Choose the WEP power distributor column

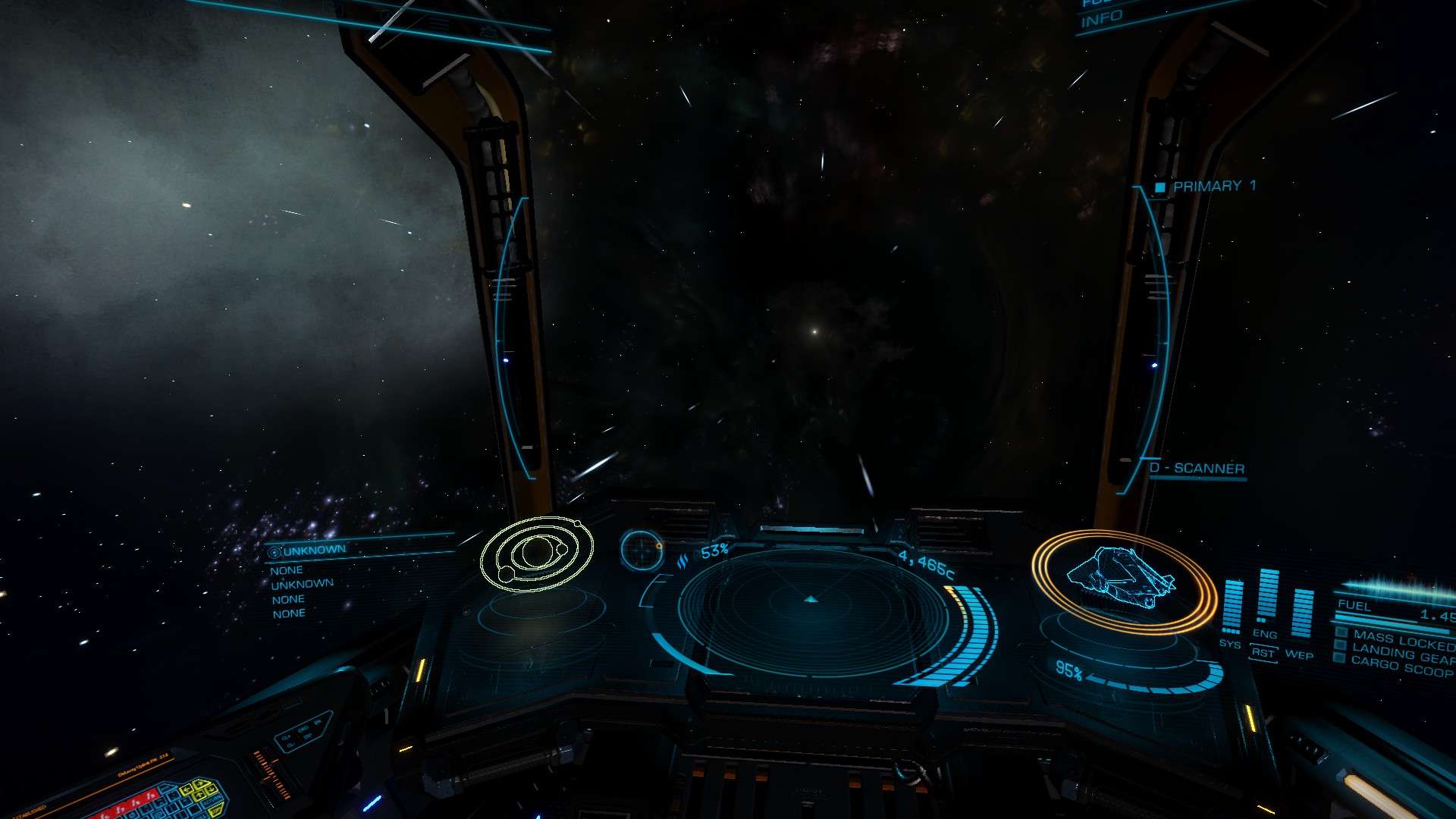1301,614
